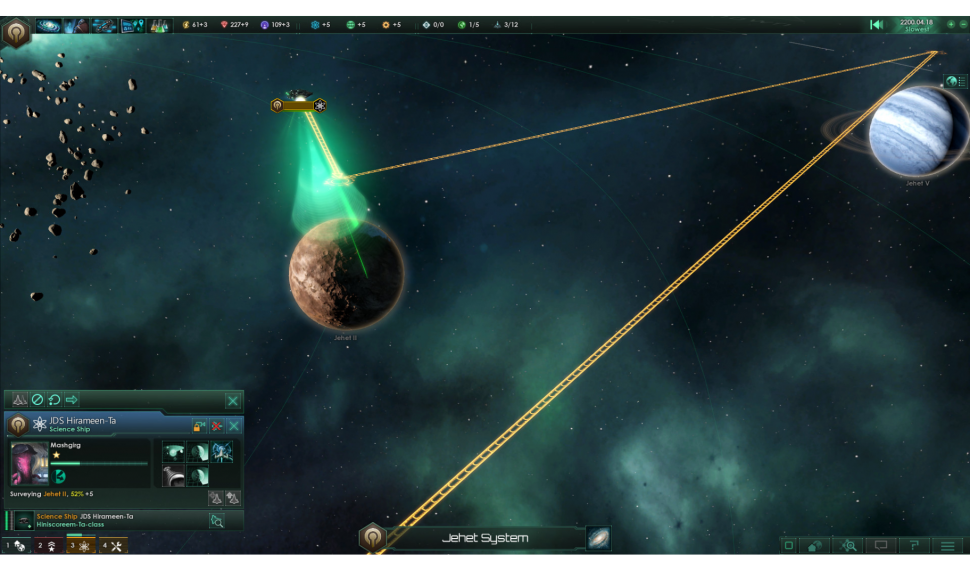Image resolution: width=970 pixels, height=570 pixels.
Task: Switch to galaxy map from Jehet System bar
Action: (x=598, y=538)
